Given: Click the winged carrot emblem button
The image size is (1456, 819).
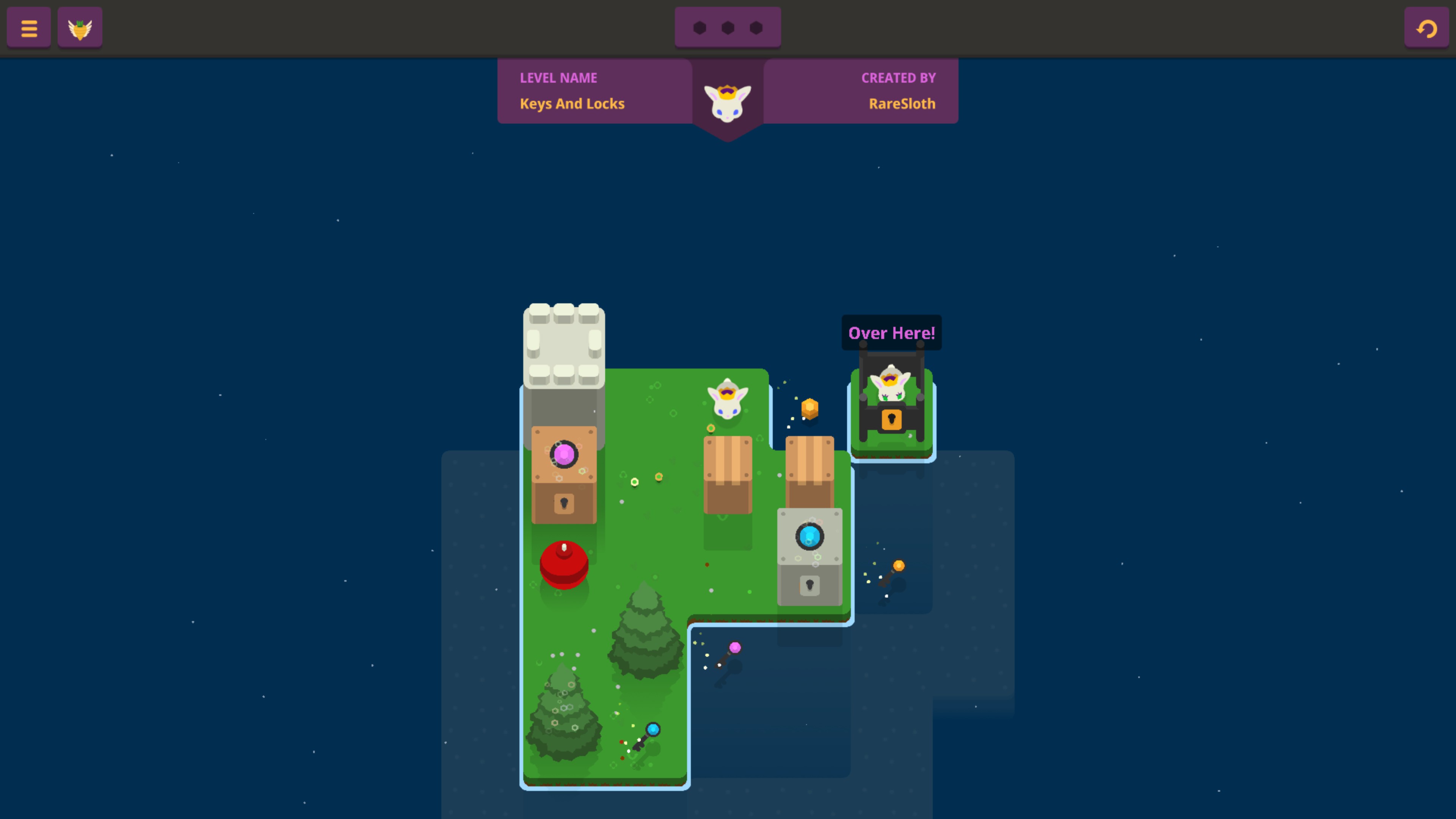Looking at the screenshot, I should (x=80, y=27).
